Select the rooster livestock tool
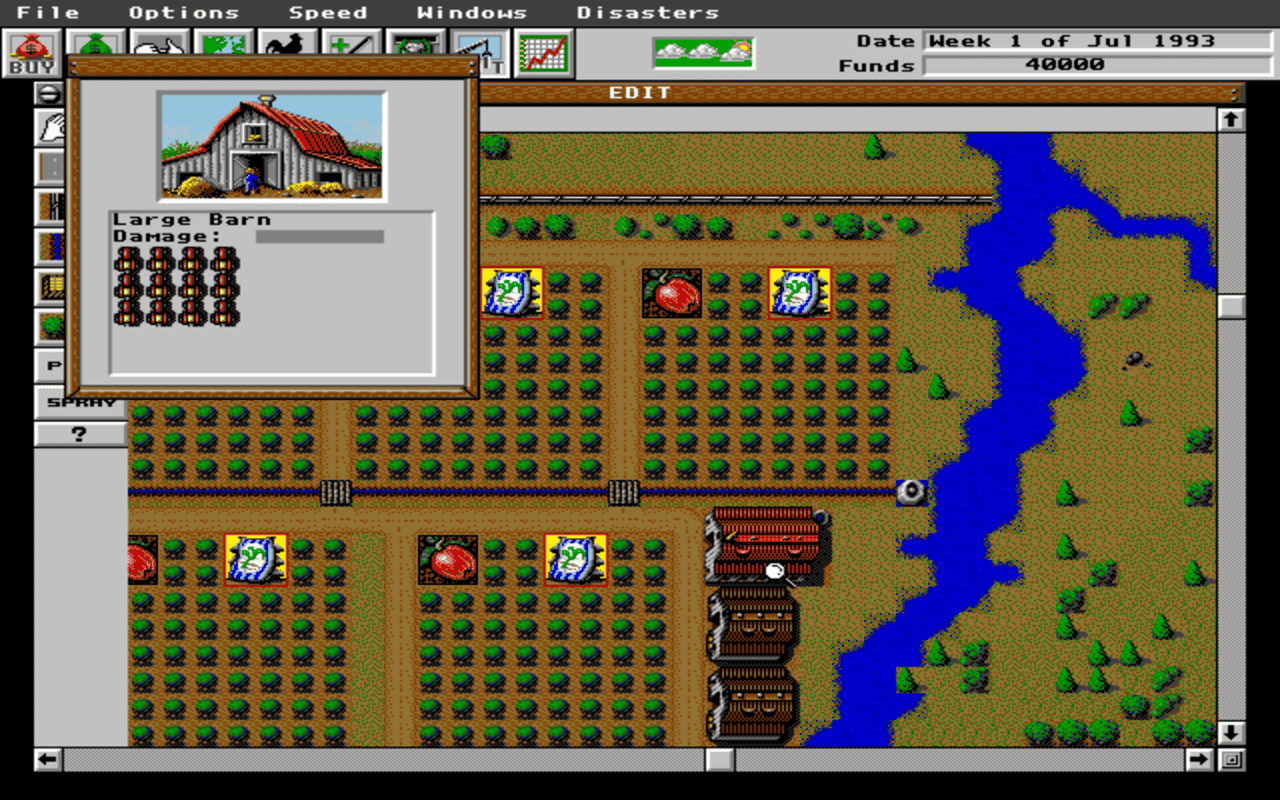 tap(284, 45)
